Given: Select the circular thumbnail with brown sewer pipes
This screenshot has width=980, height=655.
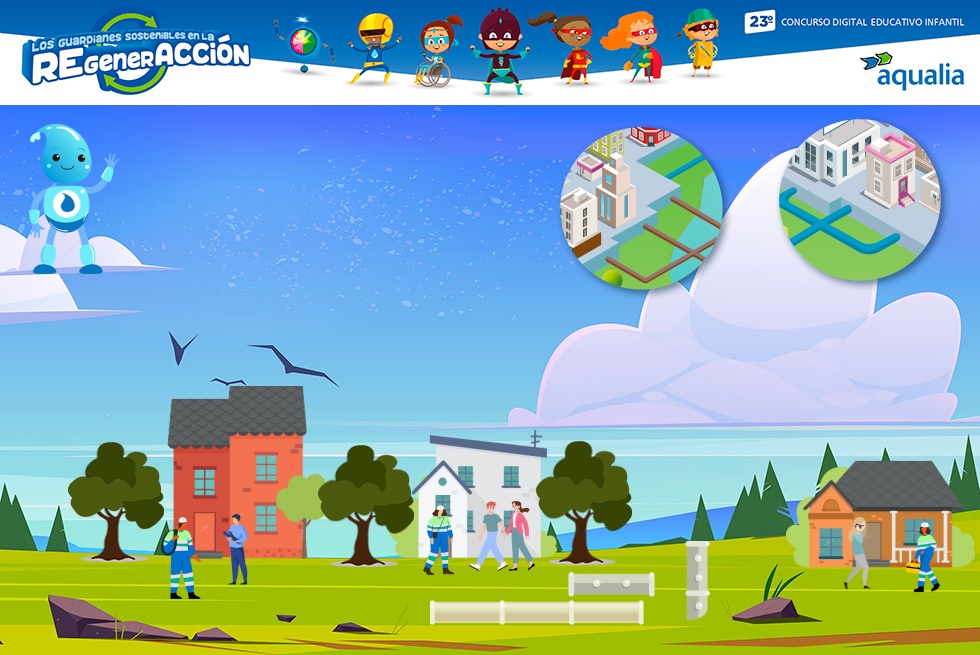Looking at the screenshot, I should pos(641,208).
